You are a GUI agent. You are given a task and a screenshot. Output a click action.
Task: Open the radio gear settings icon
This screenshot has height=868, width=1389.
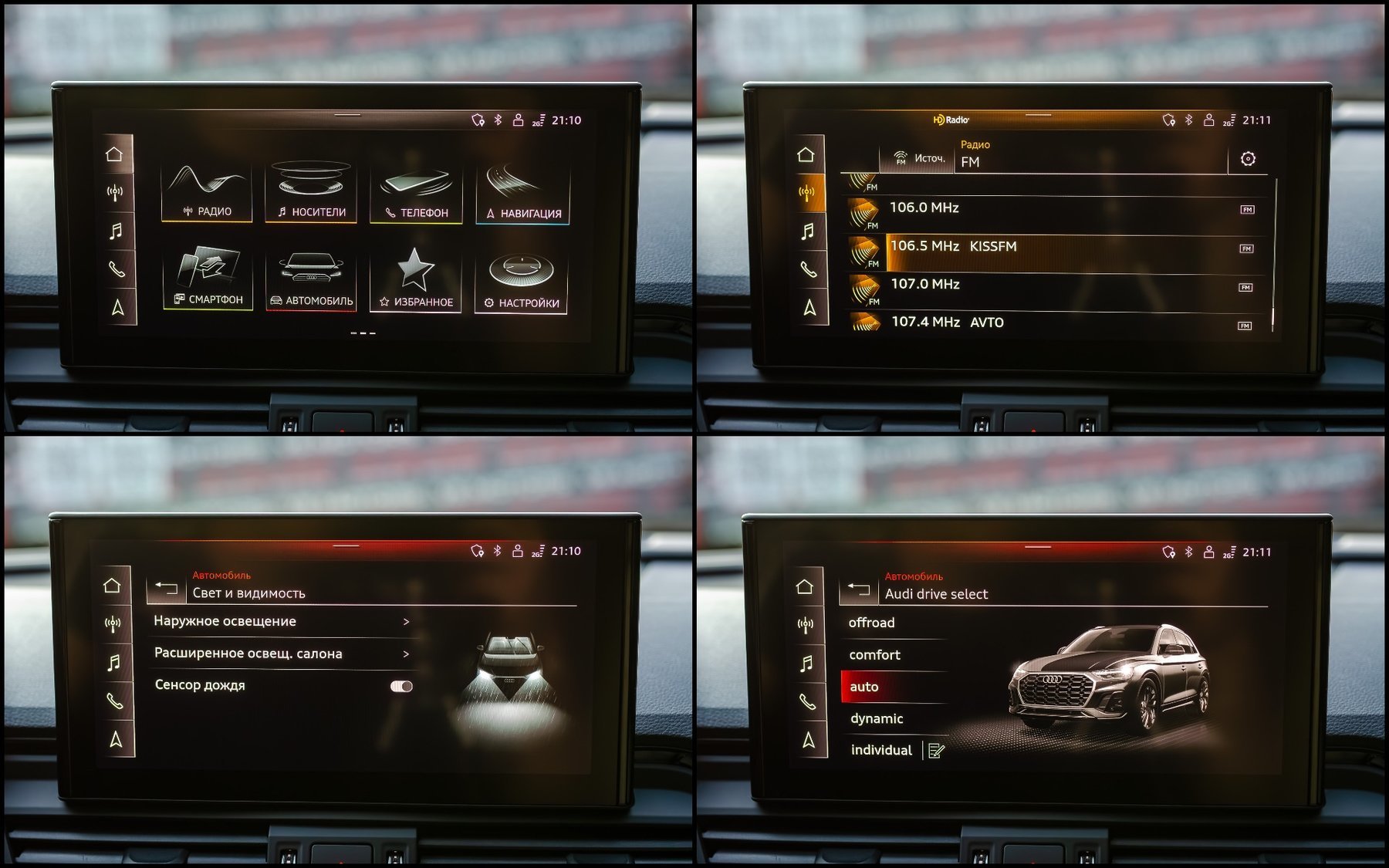click(x=1248, y=159)
